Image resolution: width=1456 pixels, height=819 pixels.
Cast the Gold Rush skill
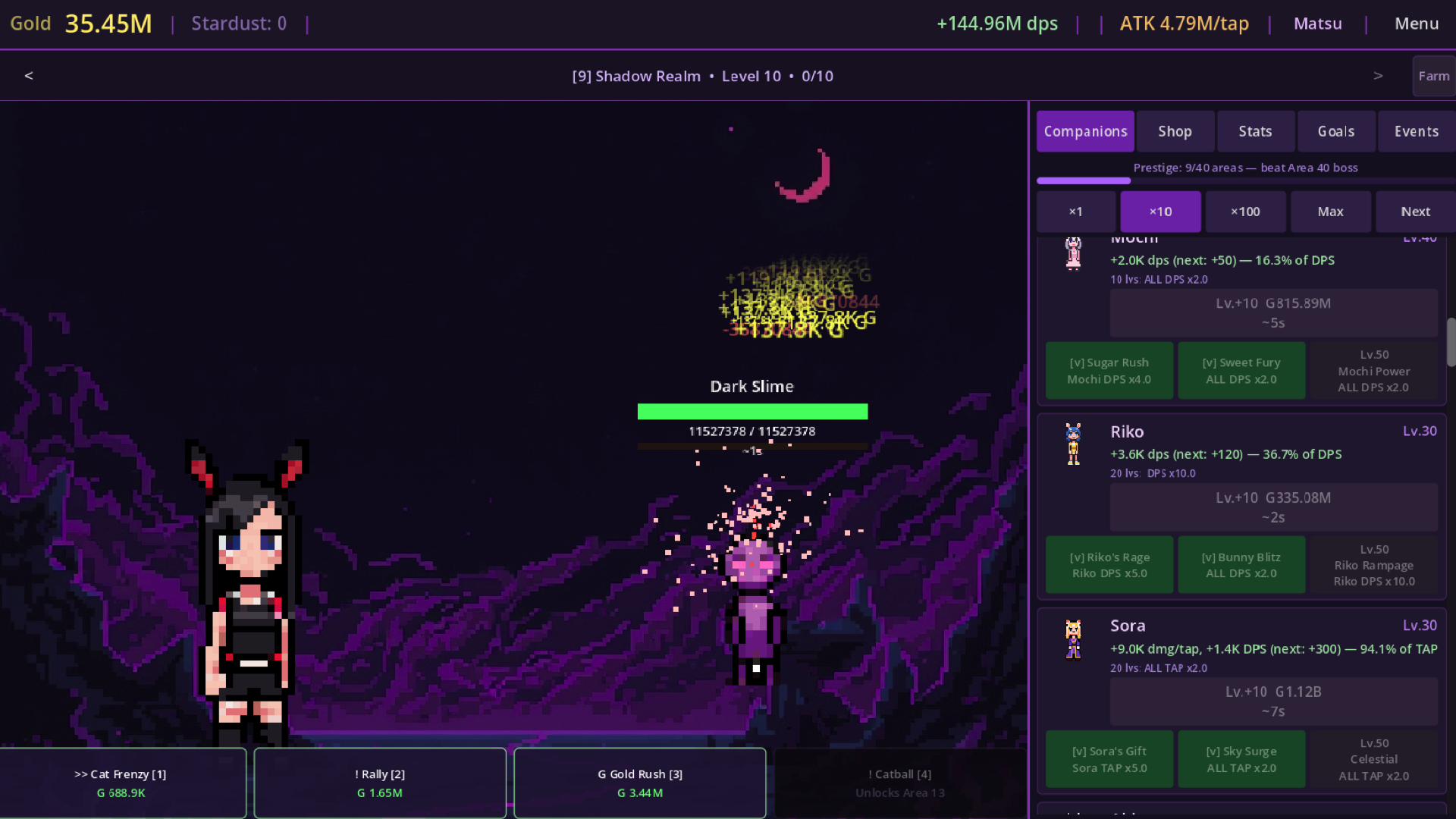tap(640, 783)
